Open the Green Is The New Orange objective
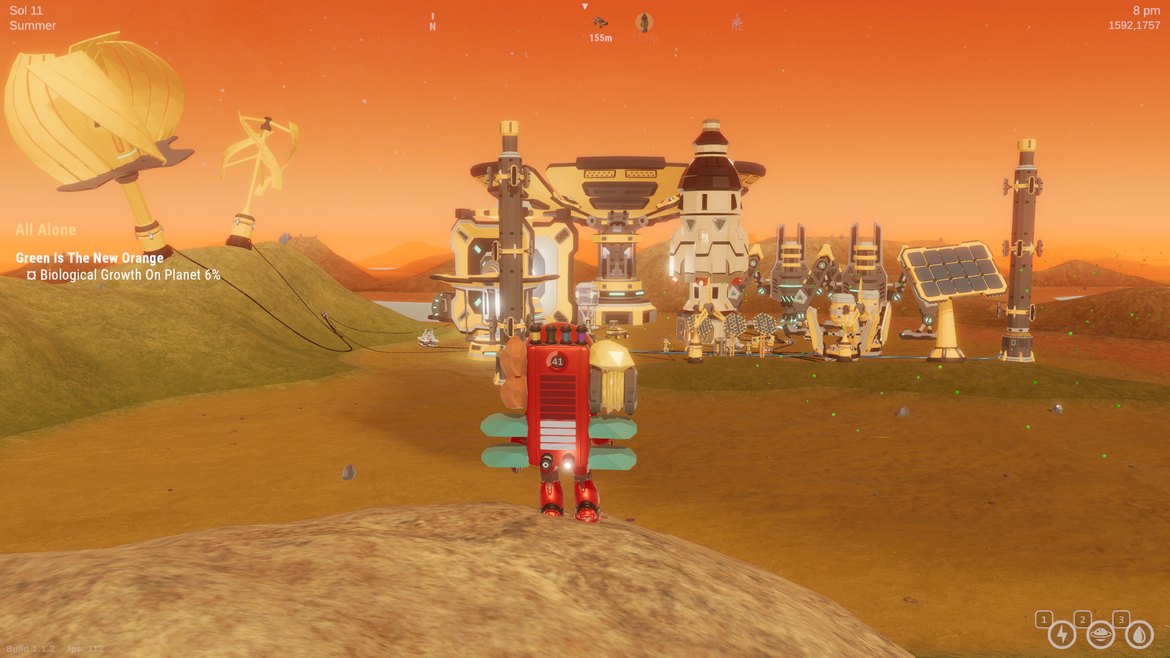The height and width of the screenshot is (658, 1170). (x=90, y=258)
